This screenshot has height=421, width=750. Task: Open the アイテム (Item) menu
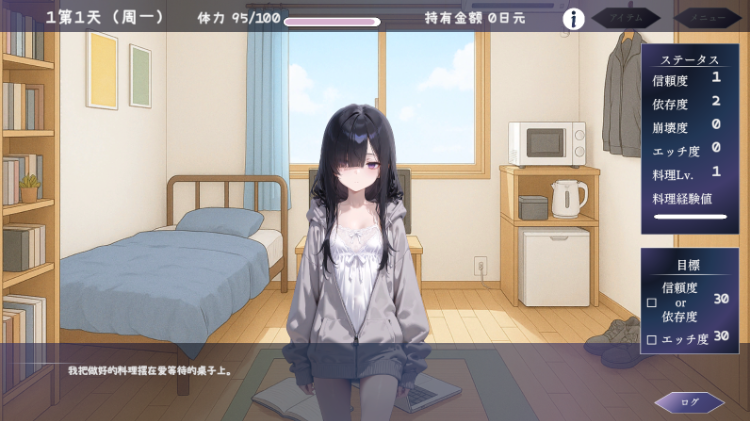tap(626, 18)
